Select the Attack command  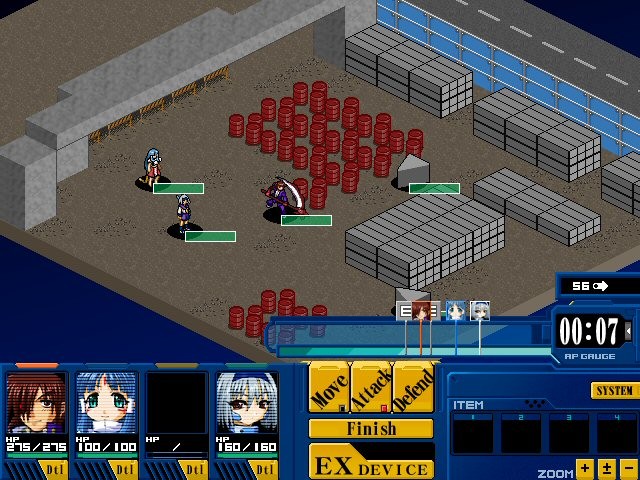371,388
